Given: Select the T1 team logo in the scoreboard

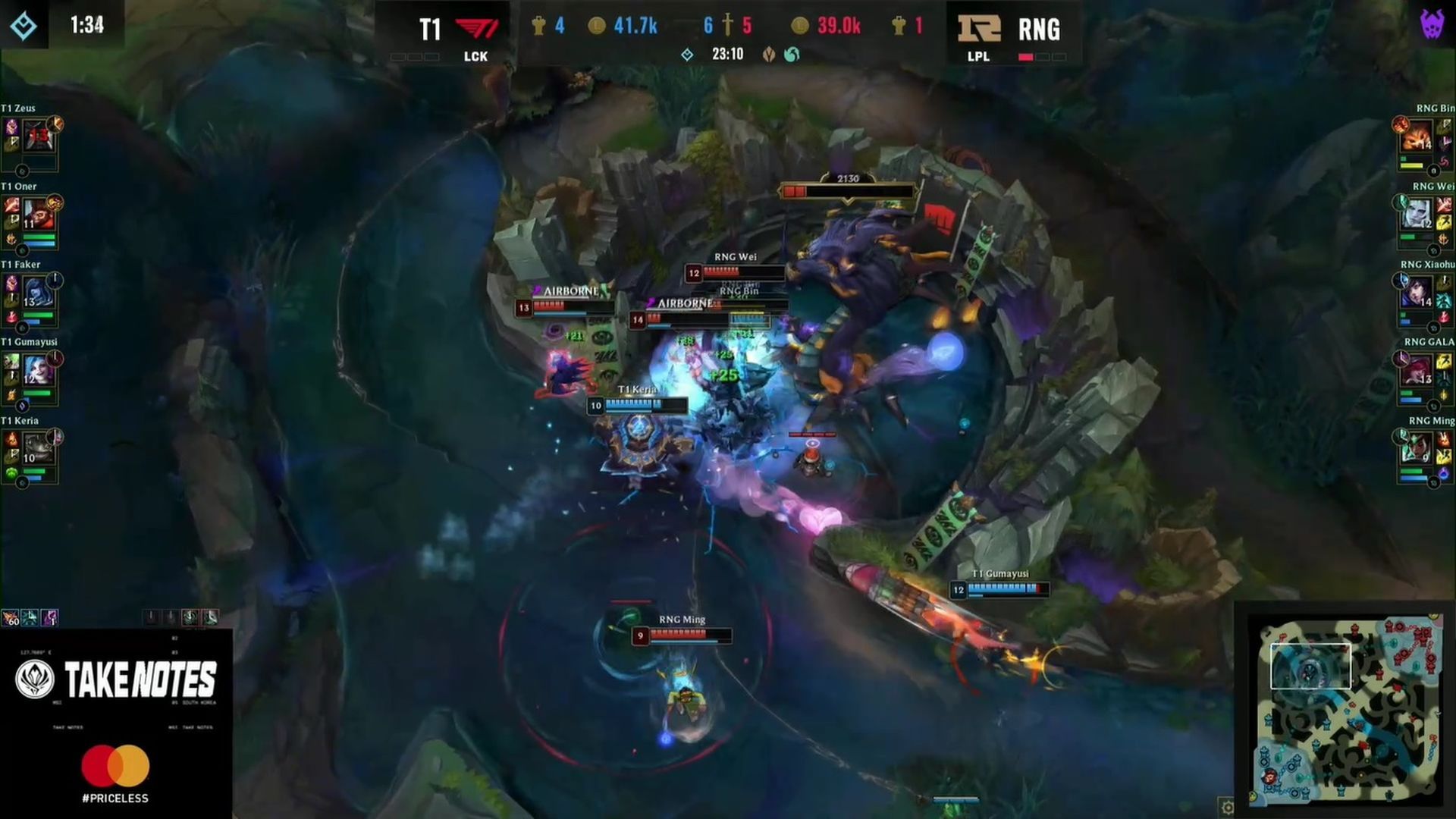Looking at the screenshot, I should (477, 27).
